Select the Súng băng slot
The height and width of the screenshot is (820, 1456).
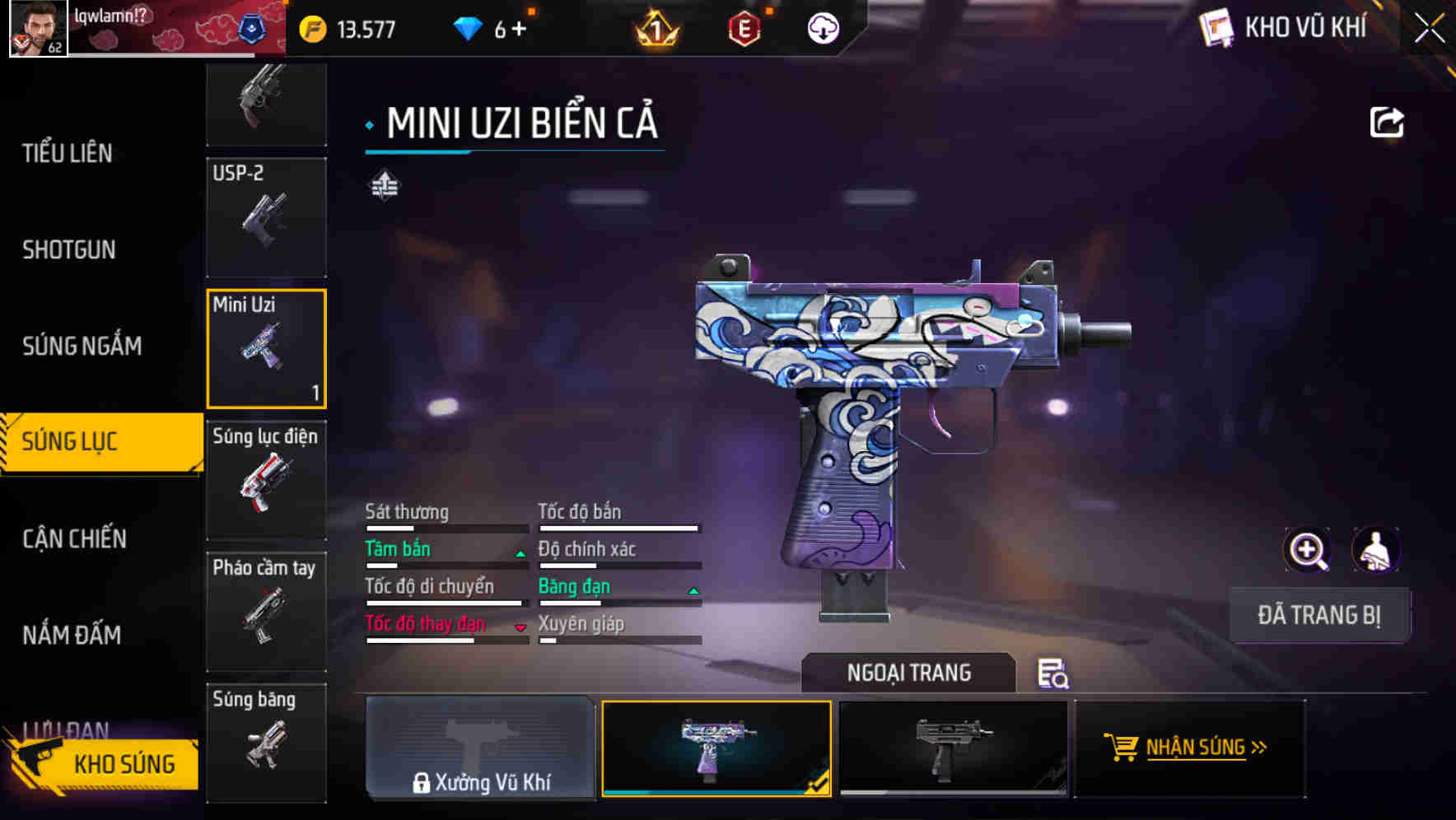point(266,742)
